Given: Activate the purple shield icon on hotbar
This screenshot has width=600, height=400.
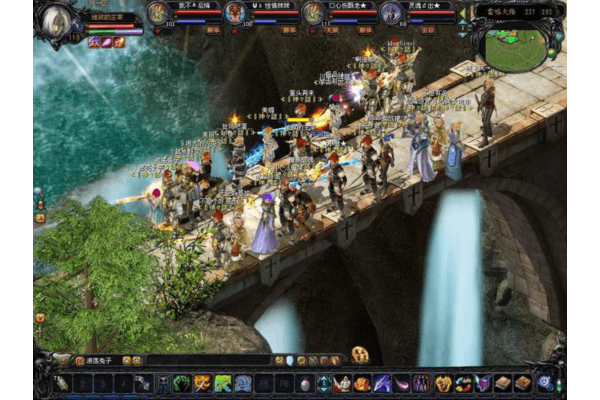Looking at the screenshot, I should coord(483,383).
